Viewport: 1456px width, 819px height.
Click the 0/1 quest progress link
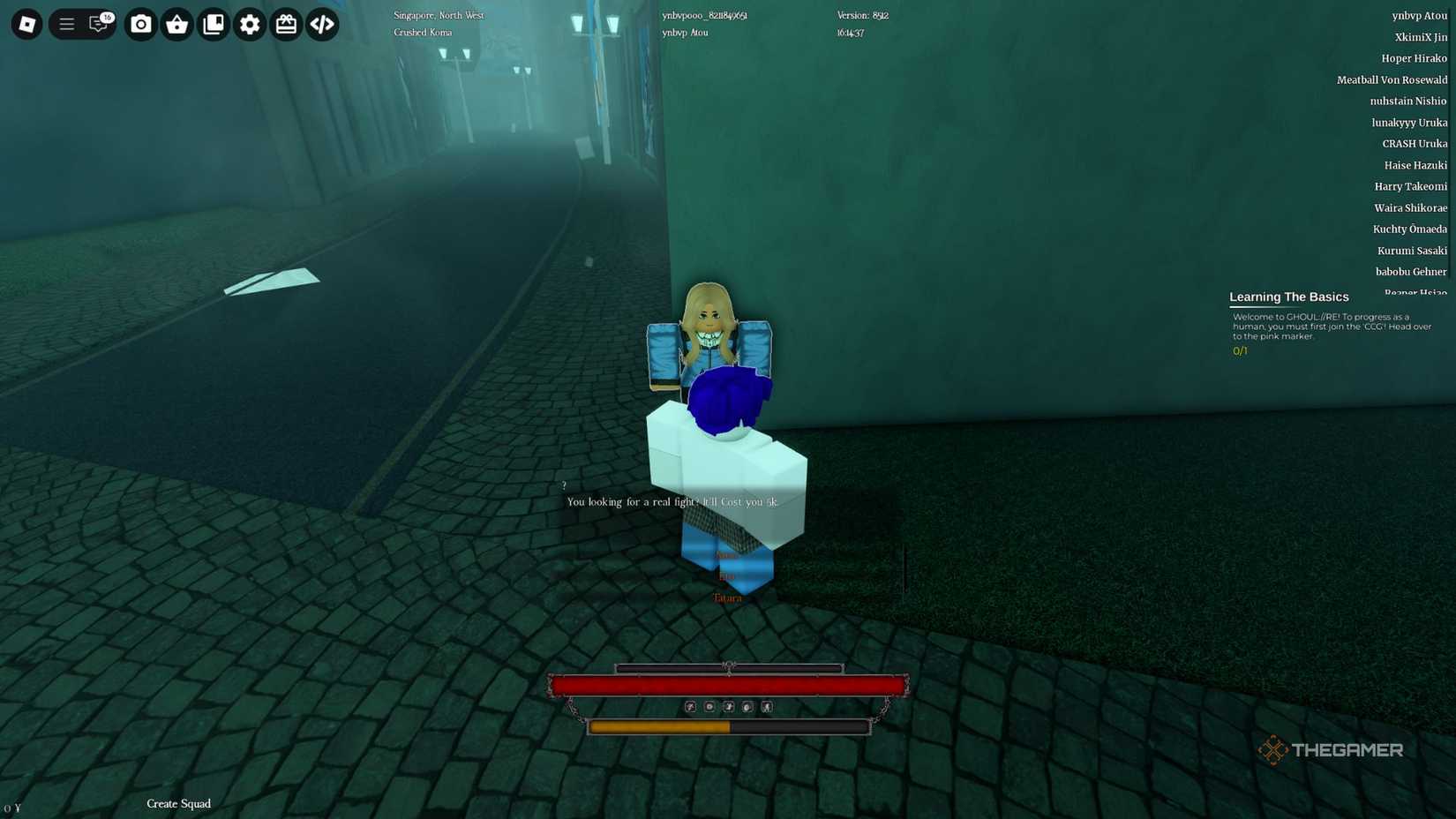[x=1239, y=350]
